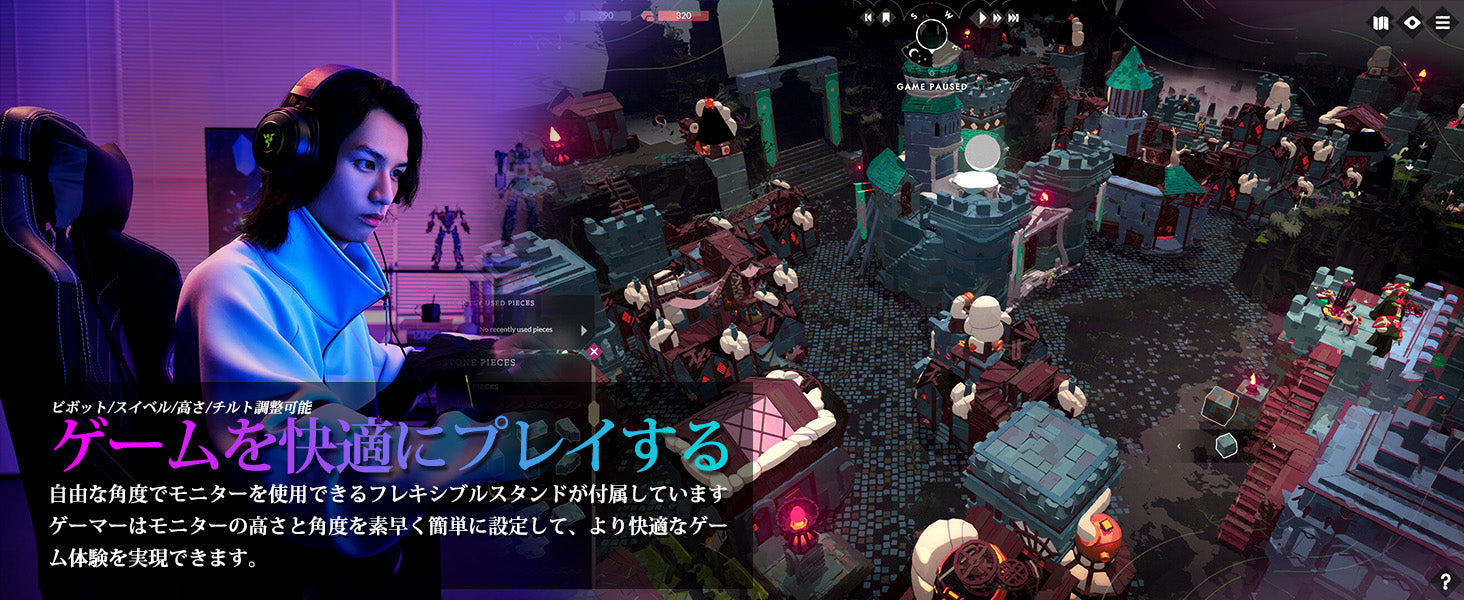The height and width of the screenshot is (600, 1464).
Task: Click the bookmark icon button
Action: coord(885,17)
